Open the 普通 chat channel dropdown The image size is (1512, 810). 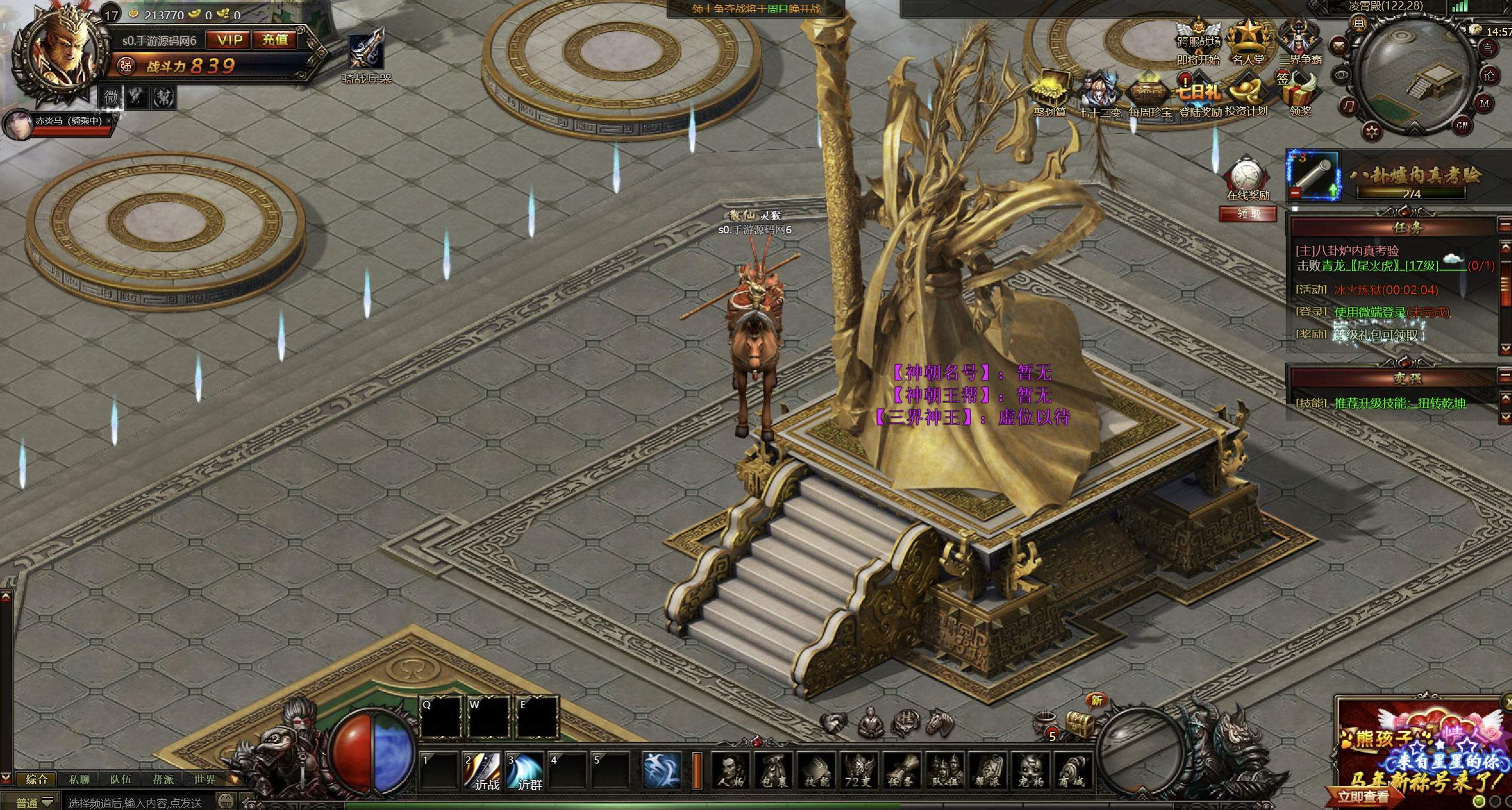tap(34, 802)
